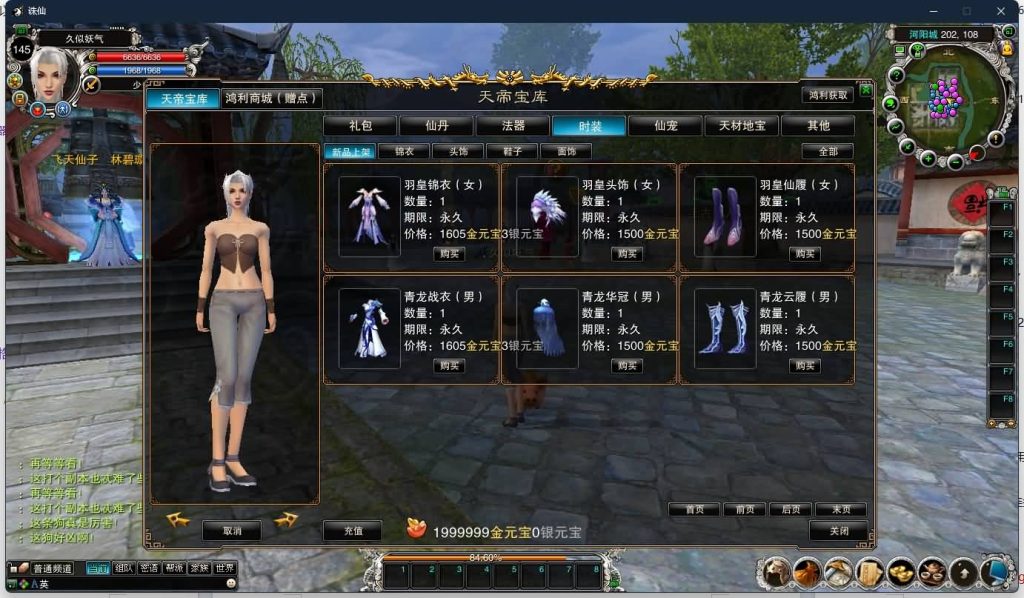Open the 礼包 category
The image size is (1024, 598).
pos(360,126)
